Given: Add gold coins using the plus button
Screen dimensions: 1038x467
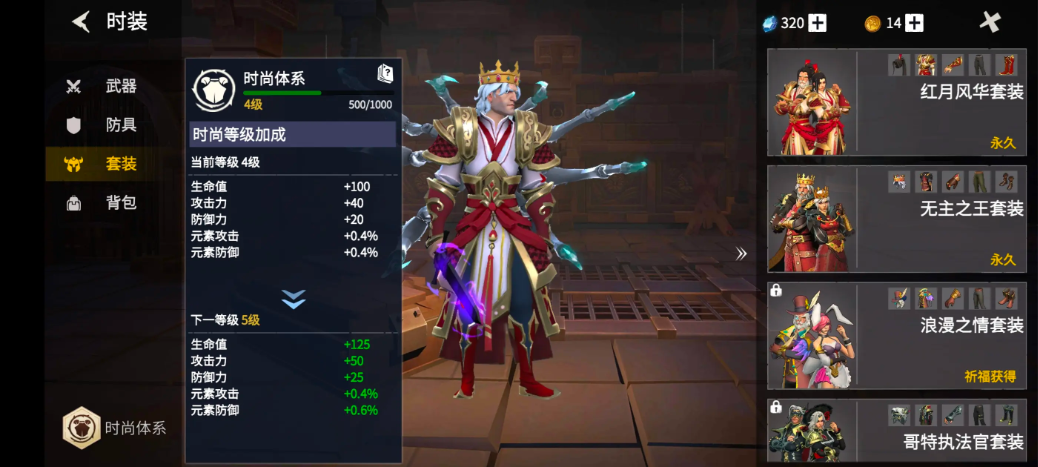Looking at the screenshot, I should coord(914,23).
